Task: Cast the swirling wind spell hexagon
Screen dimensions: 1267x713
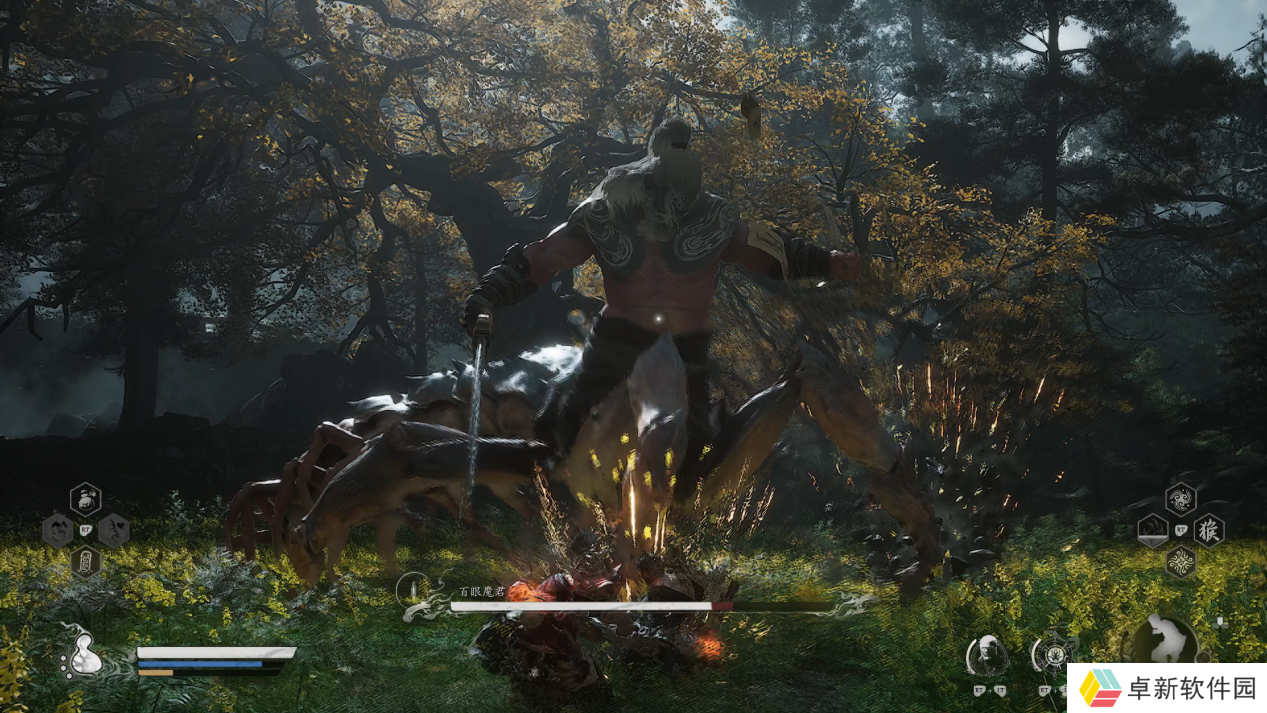Action: pos(1181,498)
